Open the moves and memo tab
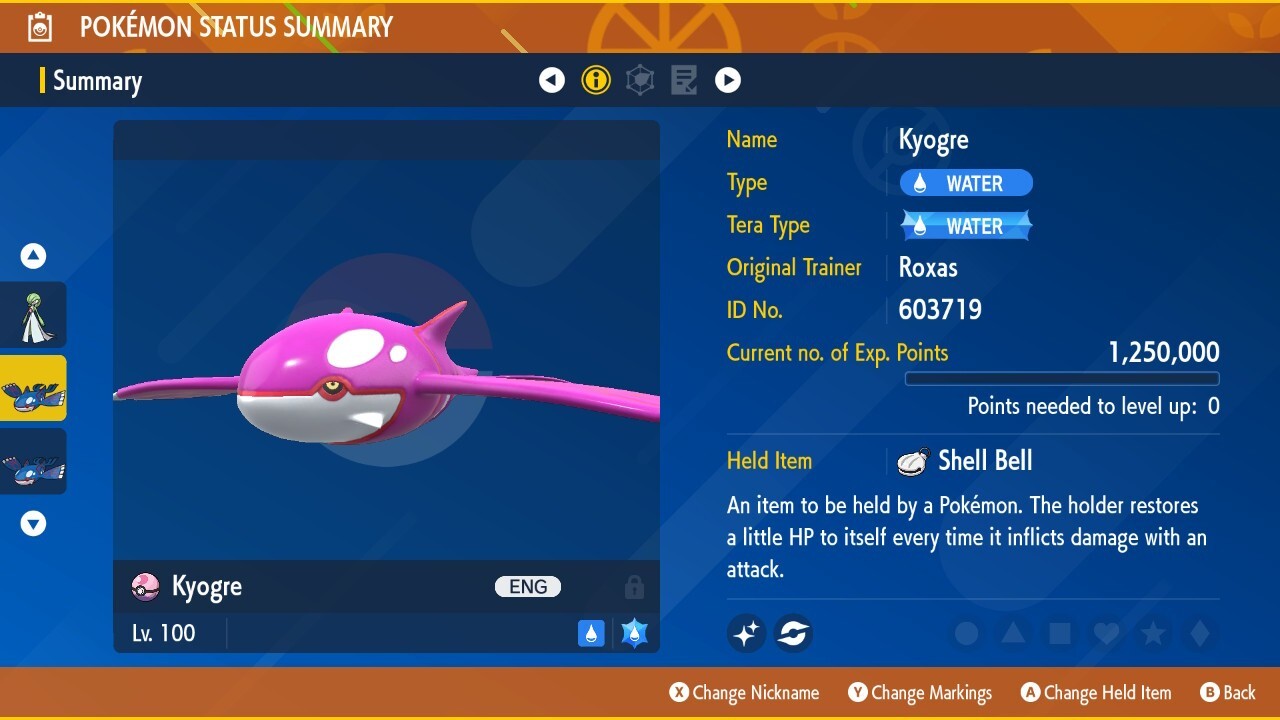Viewport: 1280px width, 720px height. point(684,80)
